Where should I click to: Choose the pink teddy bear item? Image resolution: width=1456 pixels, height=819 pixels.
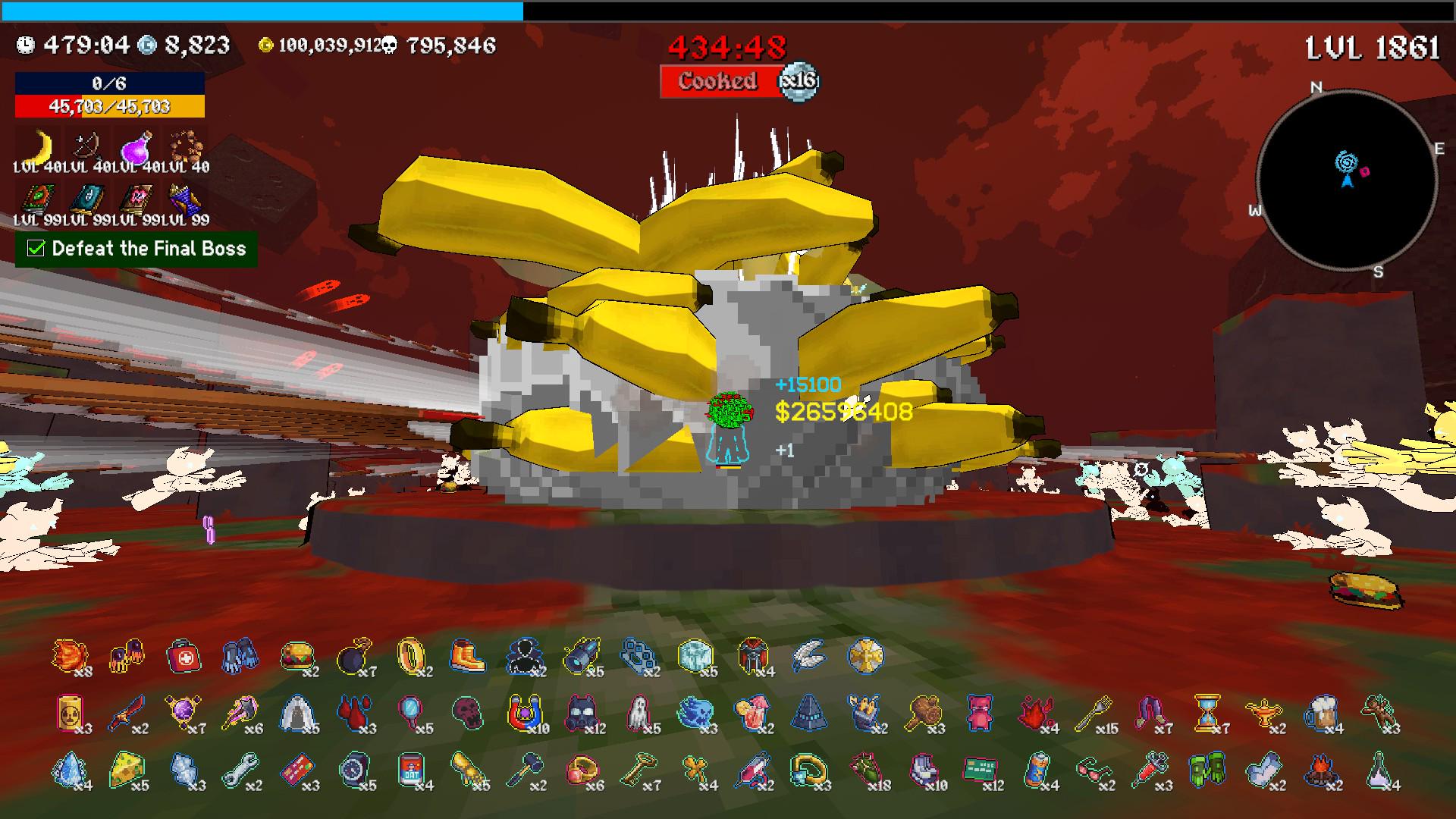[979, 713]
